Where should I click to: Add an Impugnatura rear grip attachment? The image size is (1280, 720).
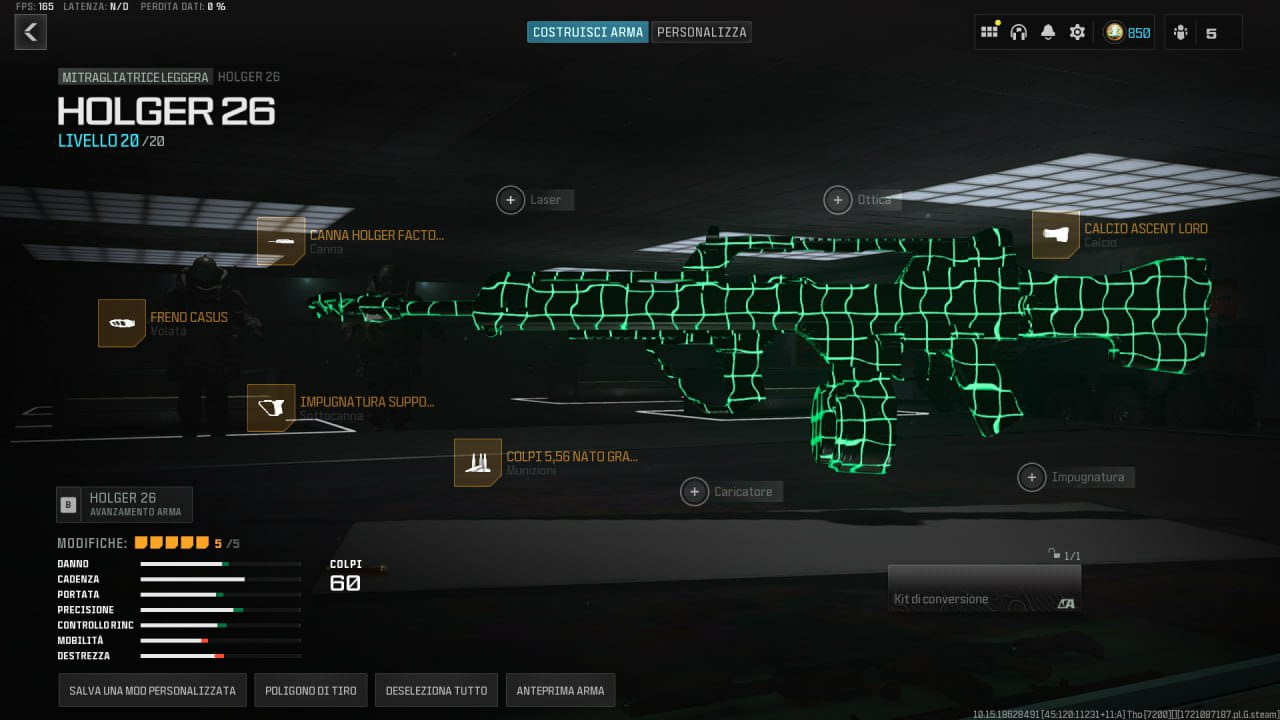point(1032,477)
